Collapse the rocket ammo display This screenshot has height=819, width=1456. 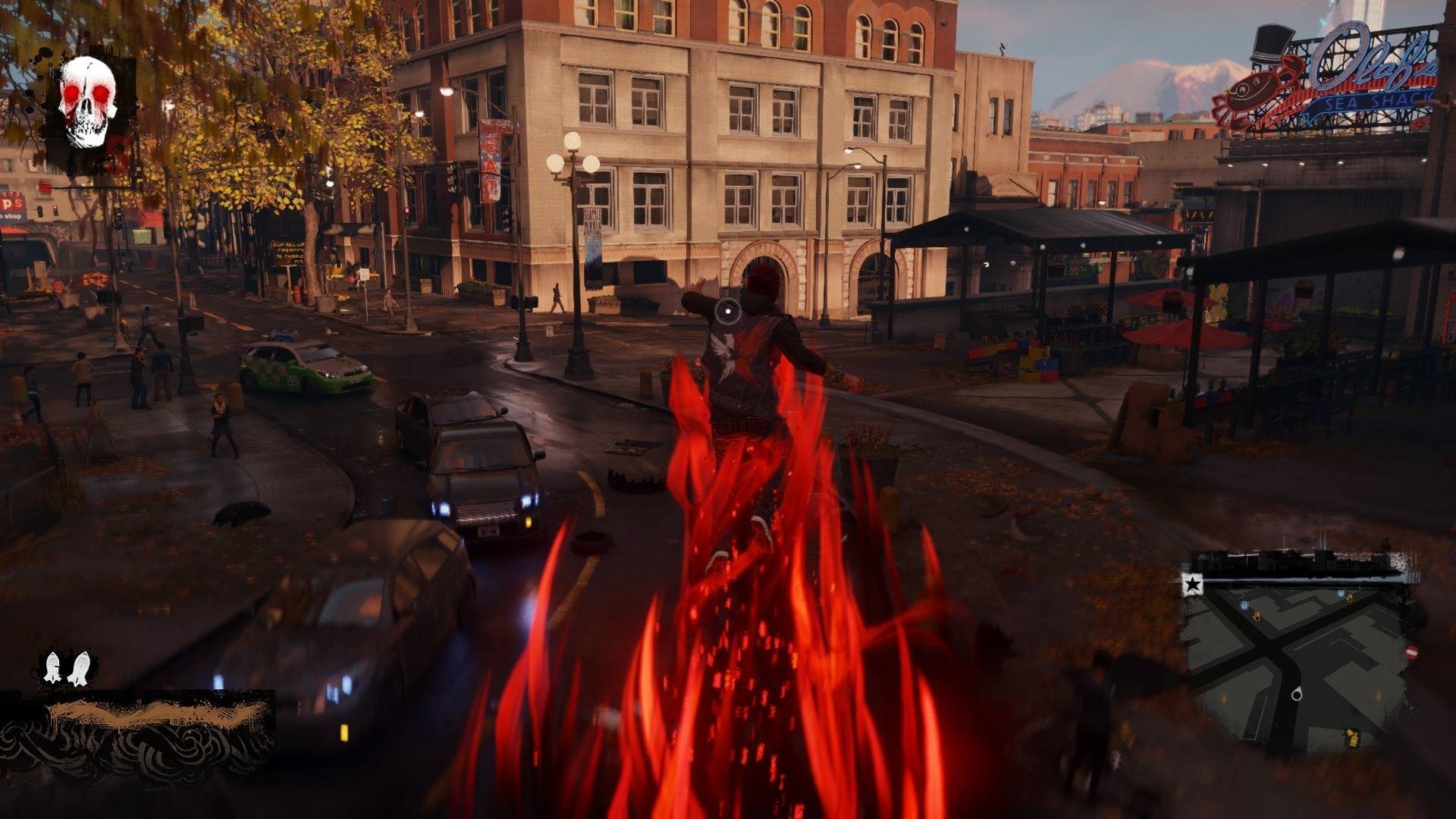click(x=65, y=666)
